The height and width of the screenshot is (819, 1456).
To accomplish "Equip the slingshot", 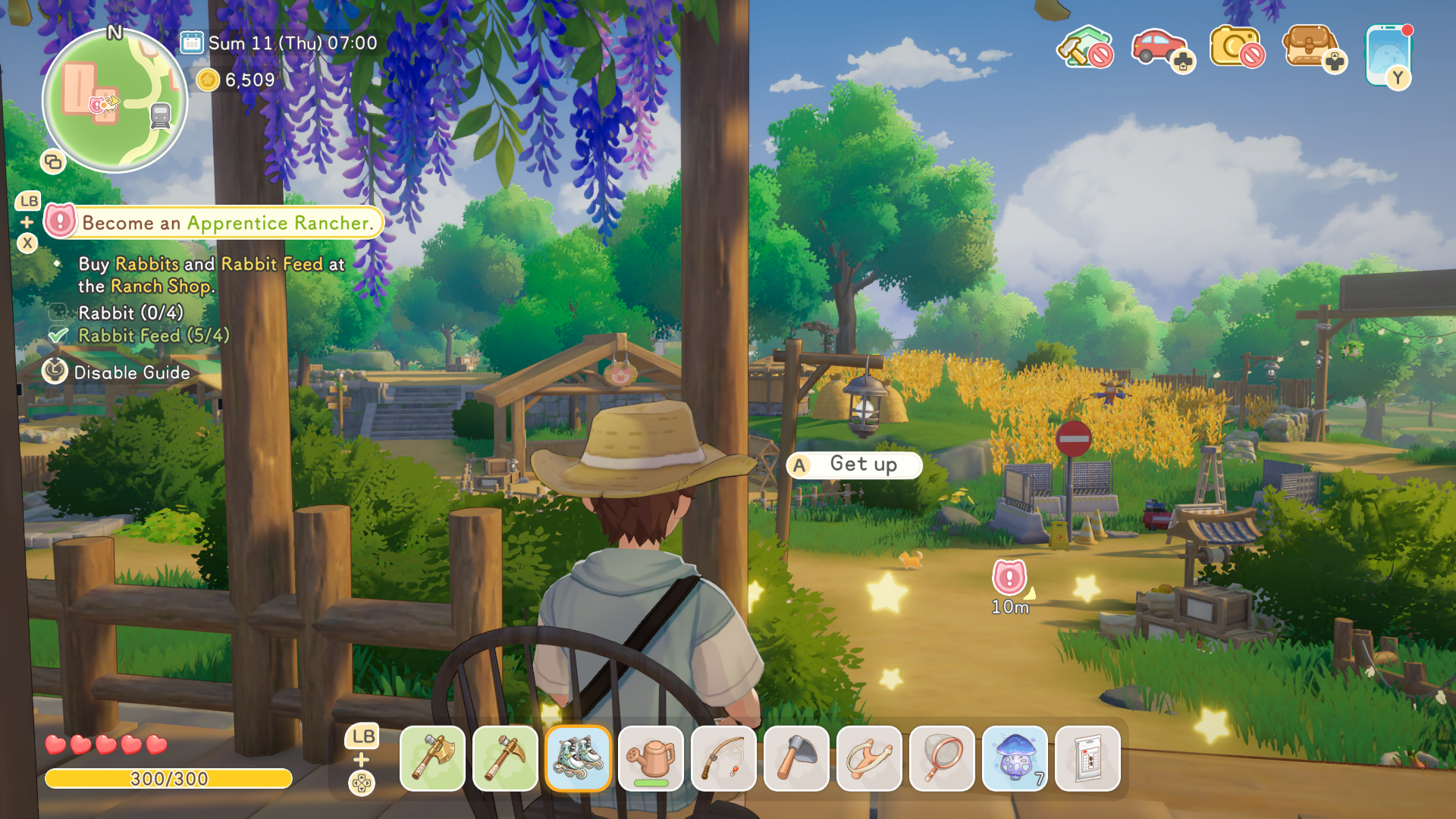I will click(869, 758).
